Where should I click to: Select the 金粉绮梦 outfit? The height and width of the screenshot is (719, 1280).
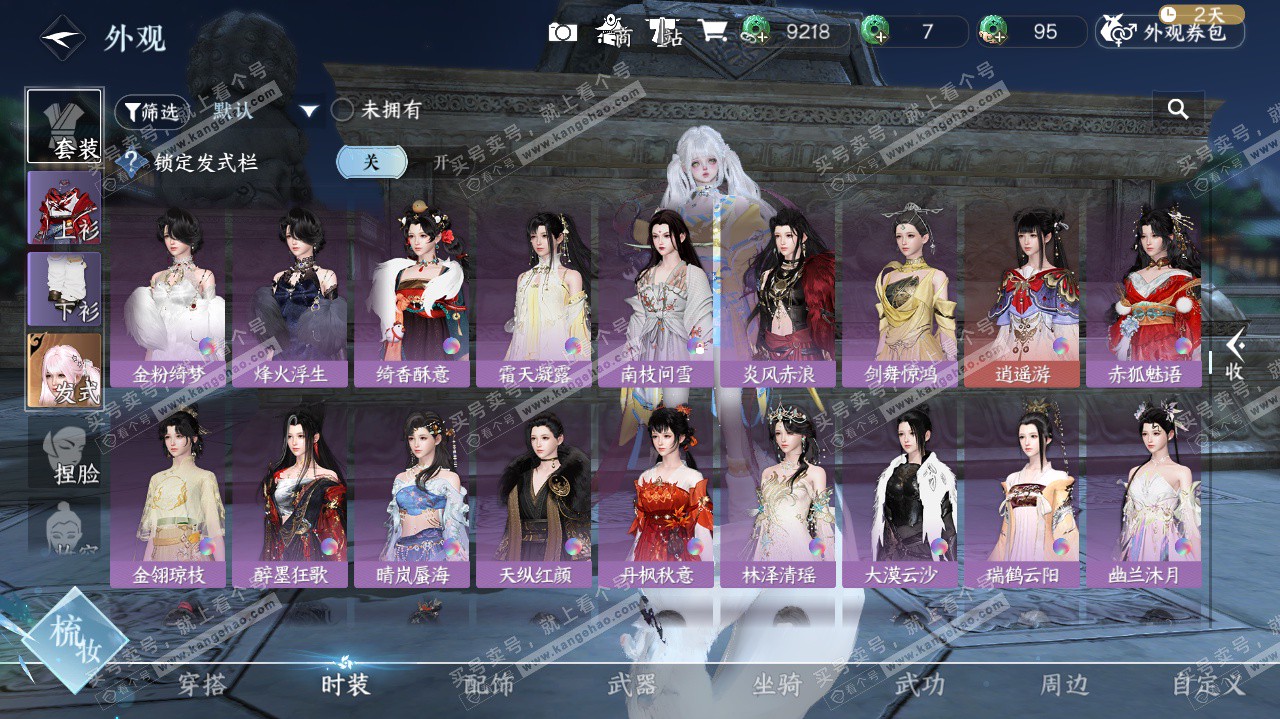click(x=171, y=295)
